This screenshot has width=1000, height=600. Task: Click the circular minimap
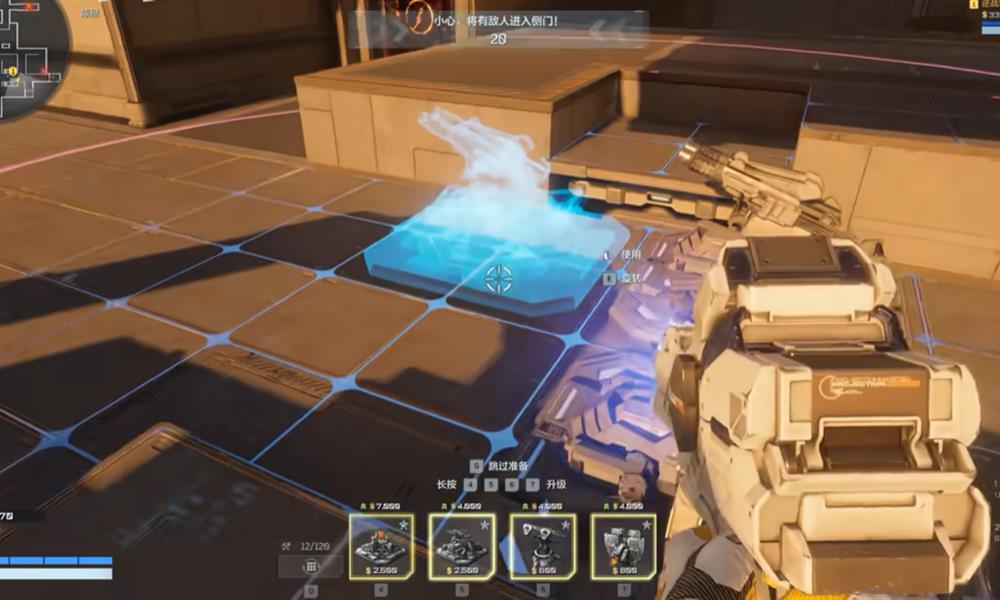pyautogui.click(x=30, y=55)
